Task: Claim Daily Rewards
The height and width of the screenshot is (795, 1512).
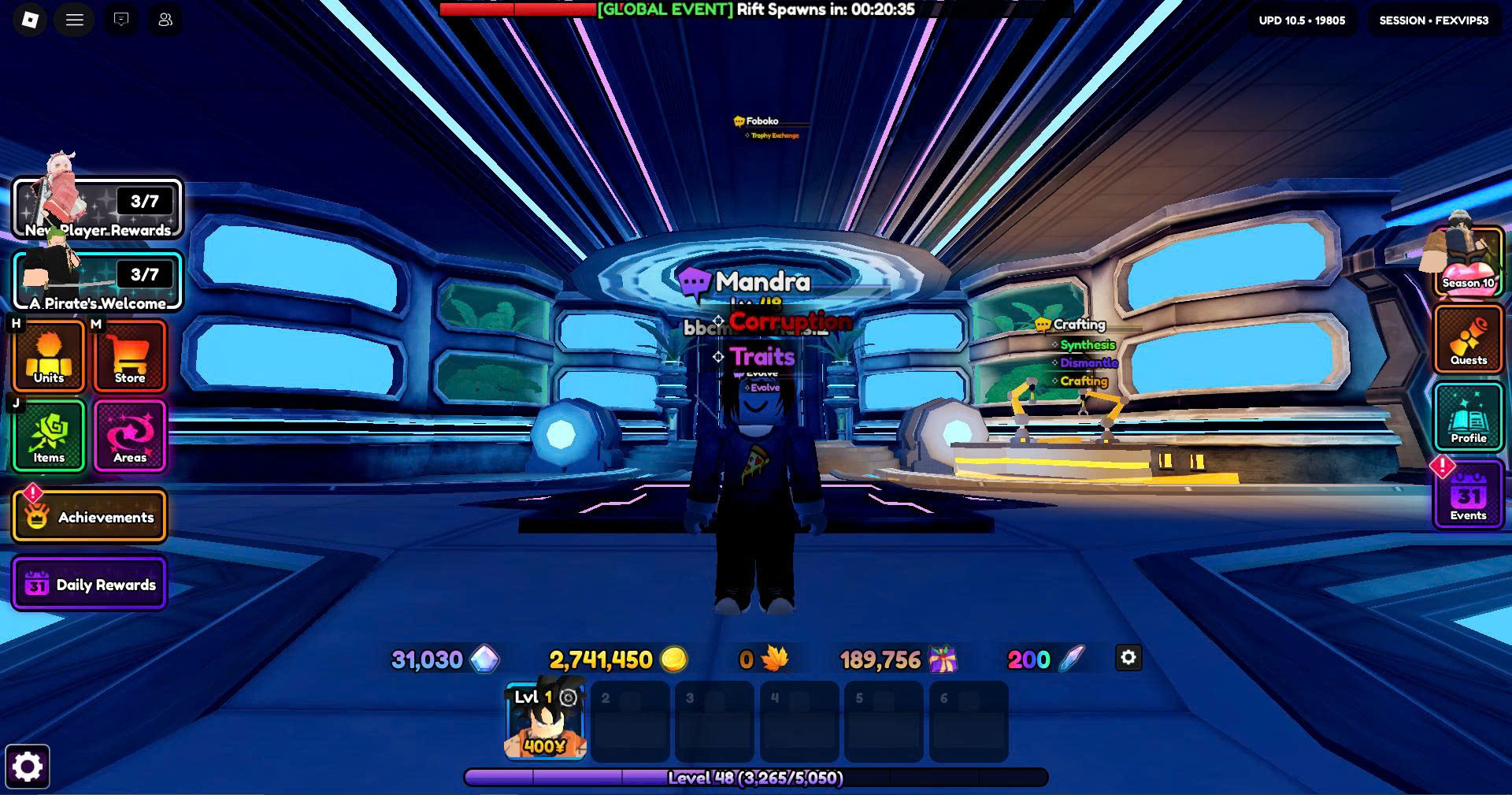Action: [89, 584]
